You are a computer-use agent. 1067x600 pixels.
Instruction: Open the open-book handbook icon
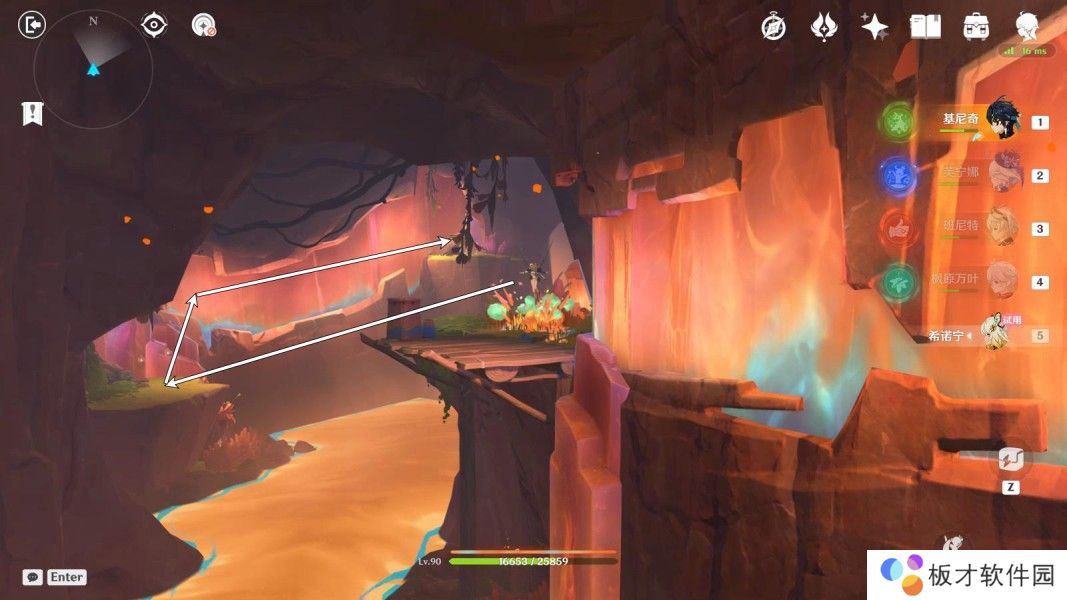pos(926,27)
